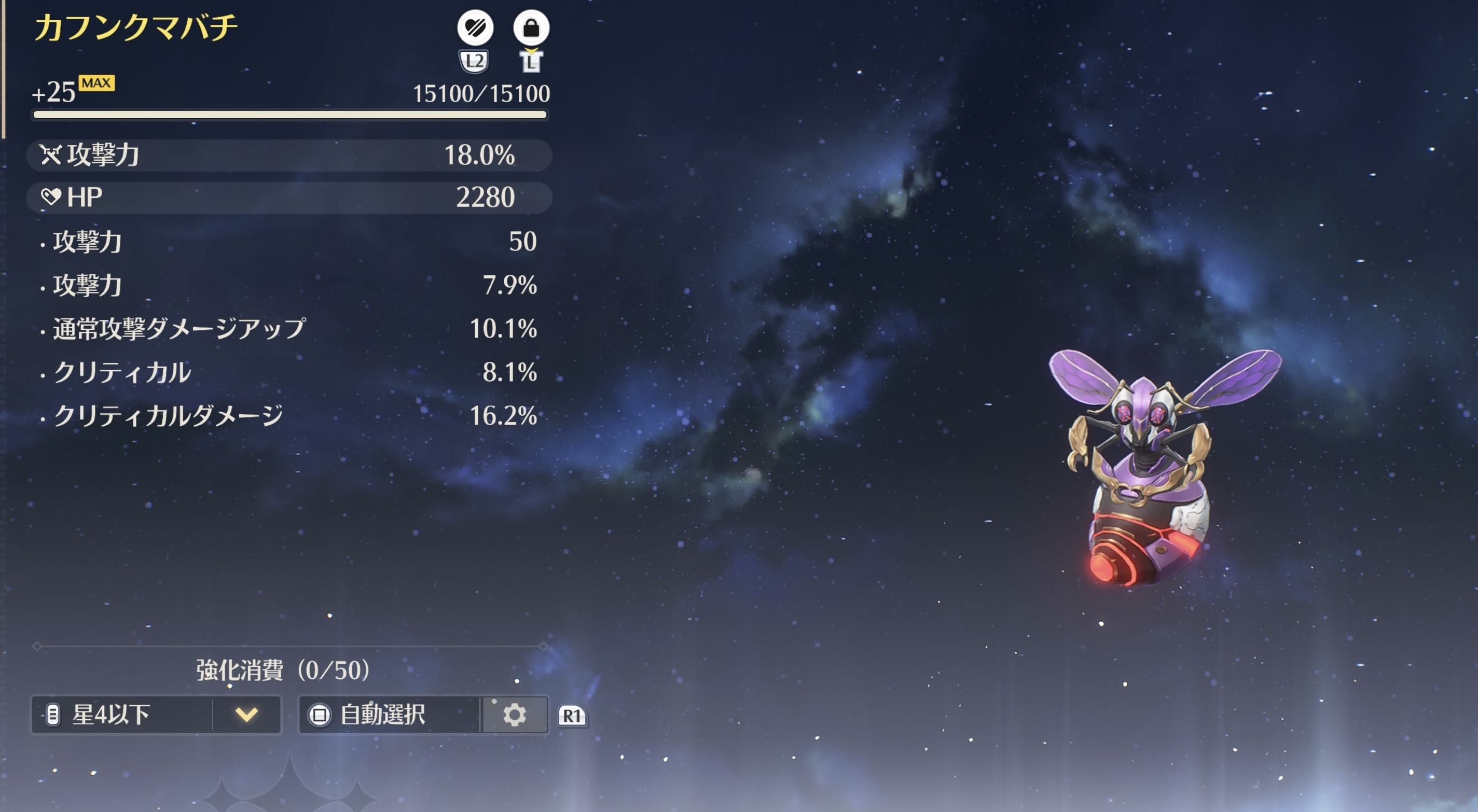Toggle the lock icon for this echo
Viewport: 1478px width, 812px height.
pos(531,27)
